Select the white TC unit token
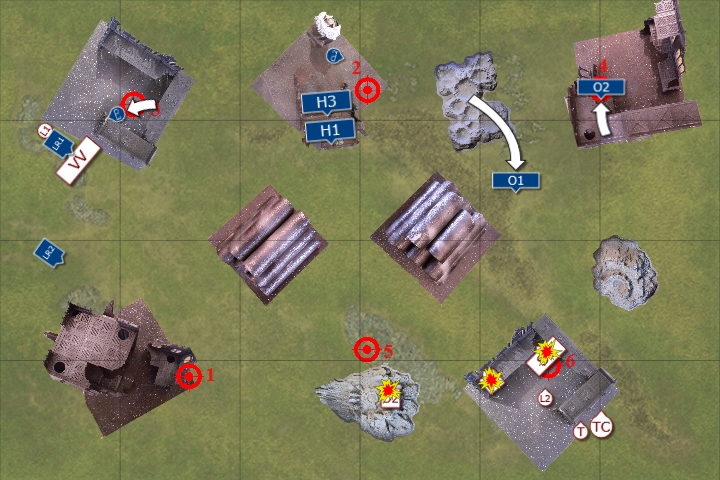The height and width of the screenshot is (480, 720). tap(601, 427)
